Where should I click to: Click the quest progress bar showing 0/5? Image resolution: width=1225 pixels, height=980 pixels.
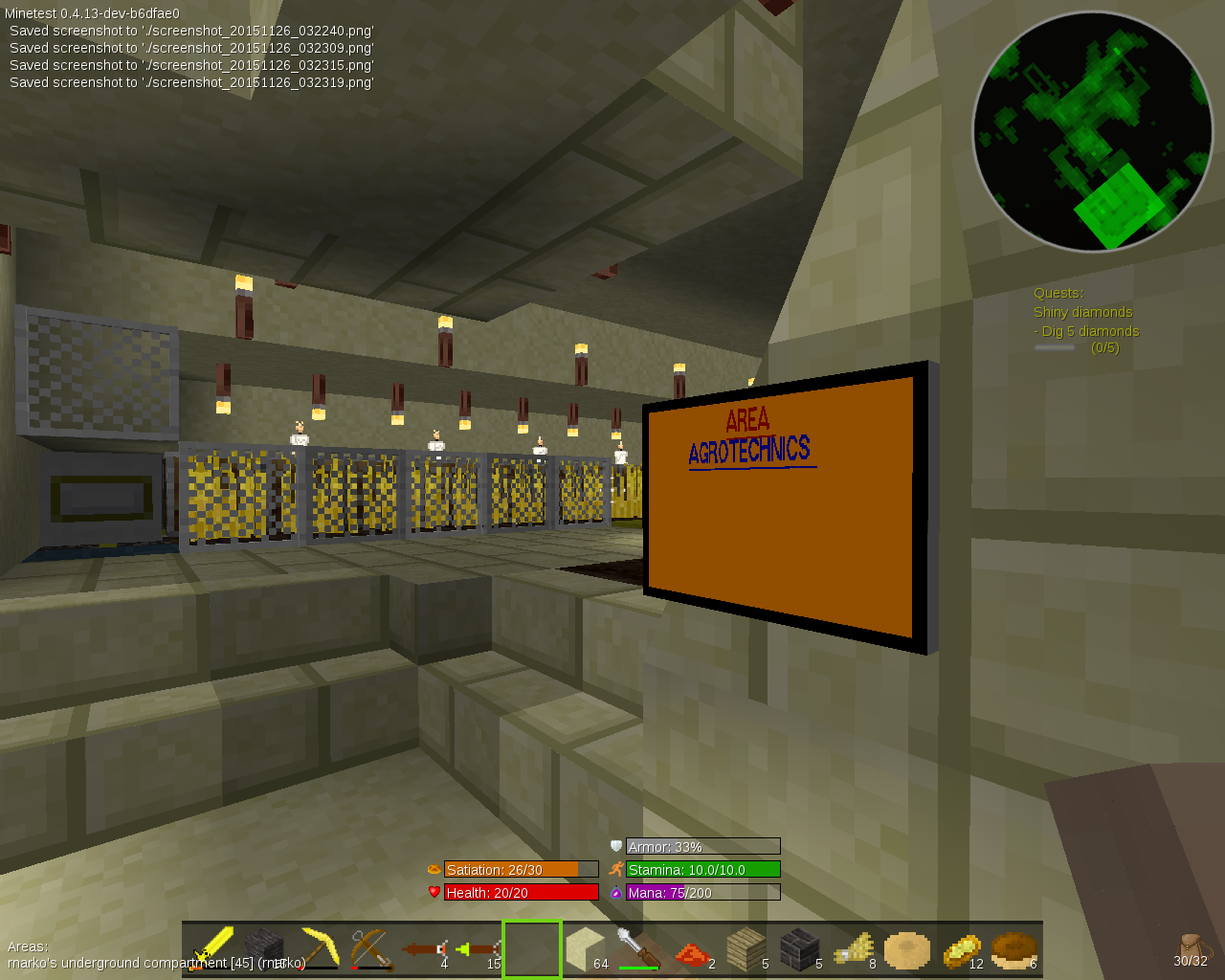[x=1055, y=348]
